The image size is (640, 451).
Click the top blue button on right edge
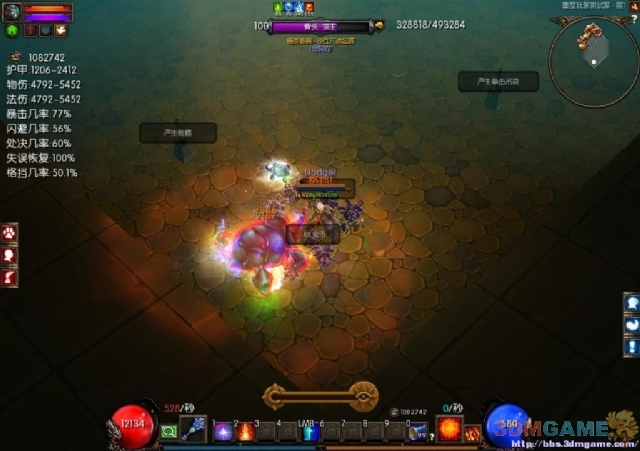point(631,303)
